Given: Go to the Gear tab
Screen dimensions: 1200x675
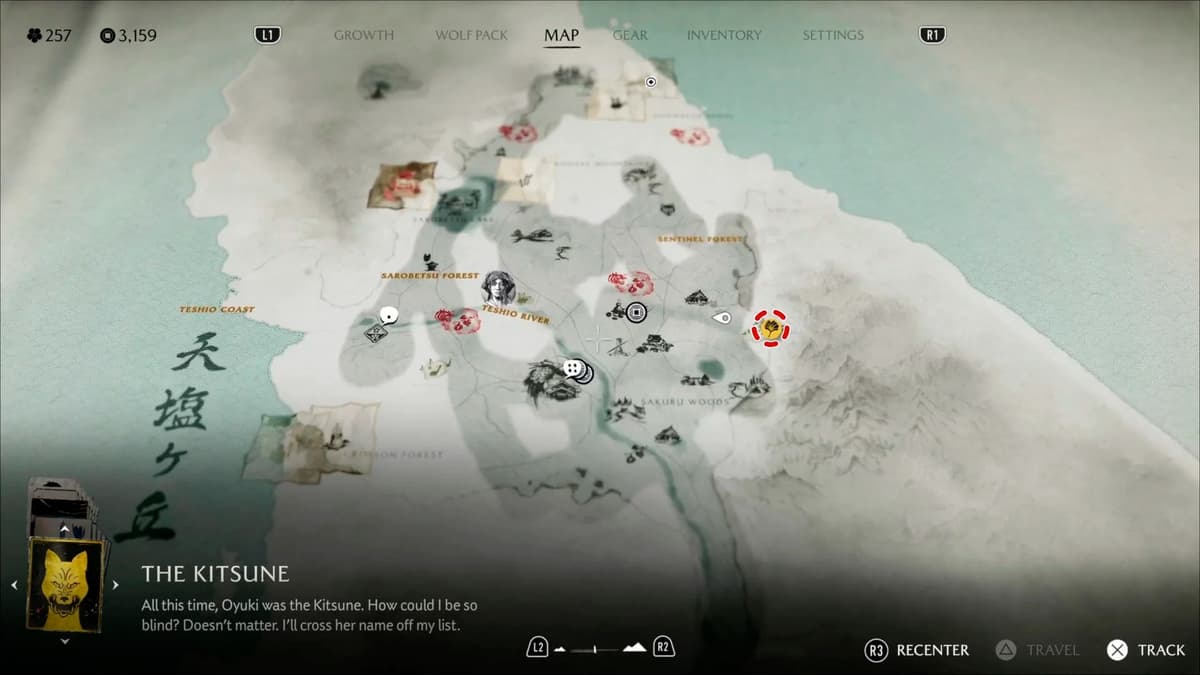Looking at the screenshot, I should (630, 35).
